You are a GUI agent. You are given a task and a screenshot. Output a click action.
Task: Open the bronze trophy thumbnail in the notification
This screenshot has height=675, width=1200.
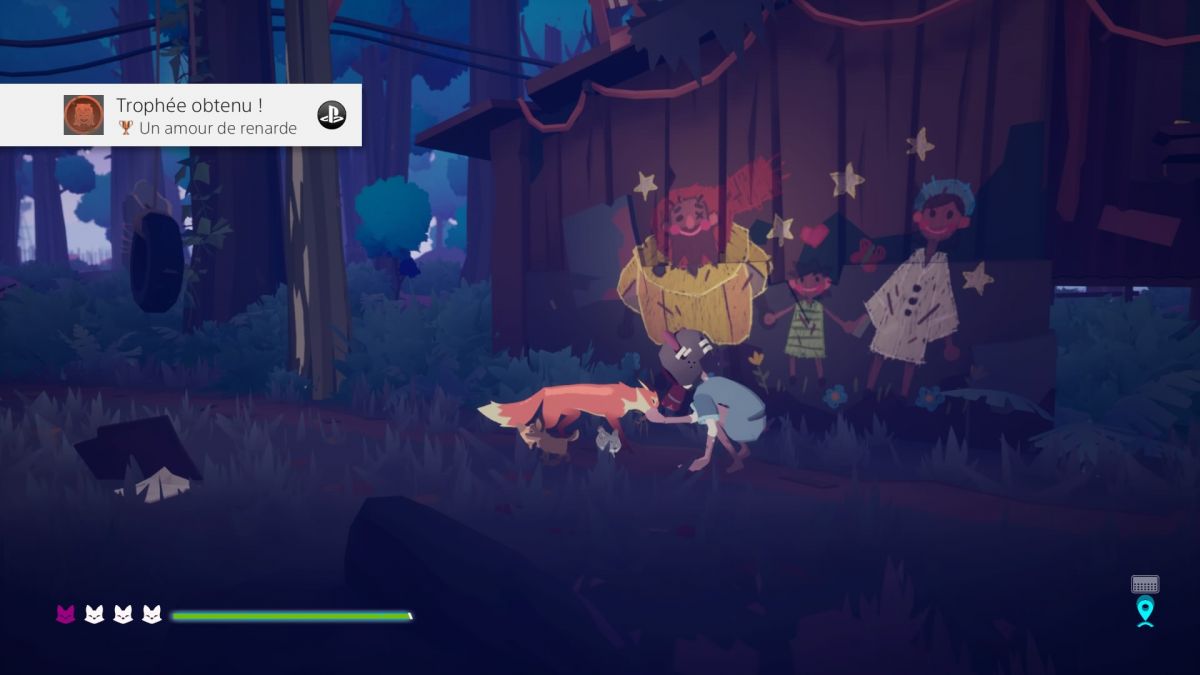84,115
